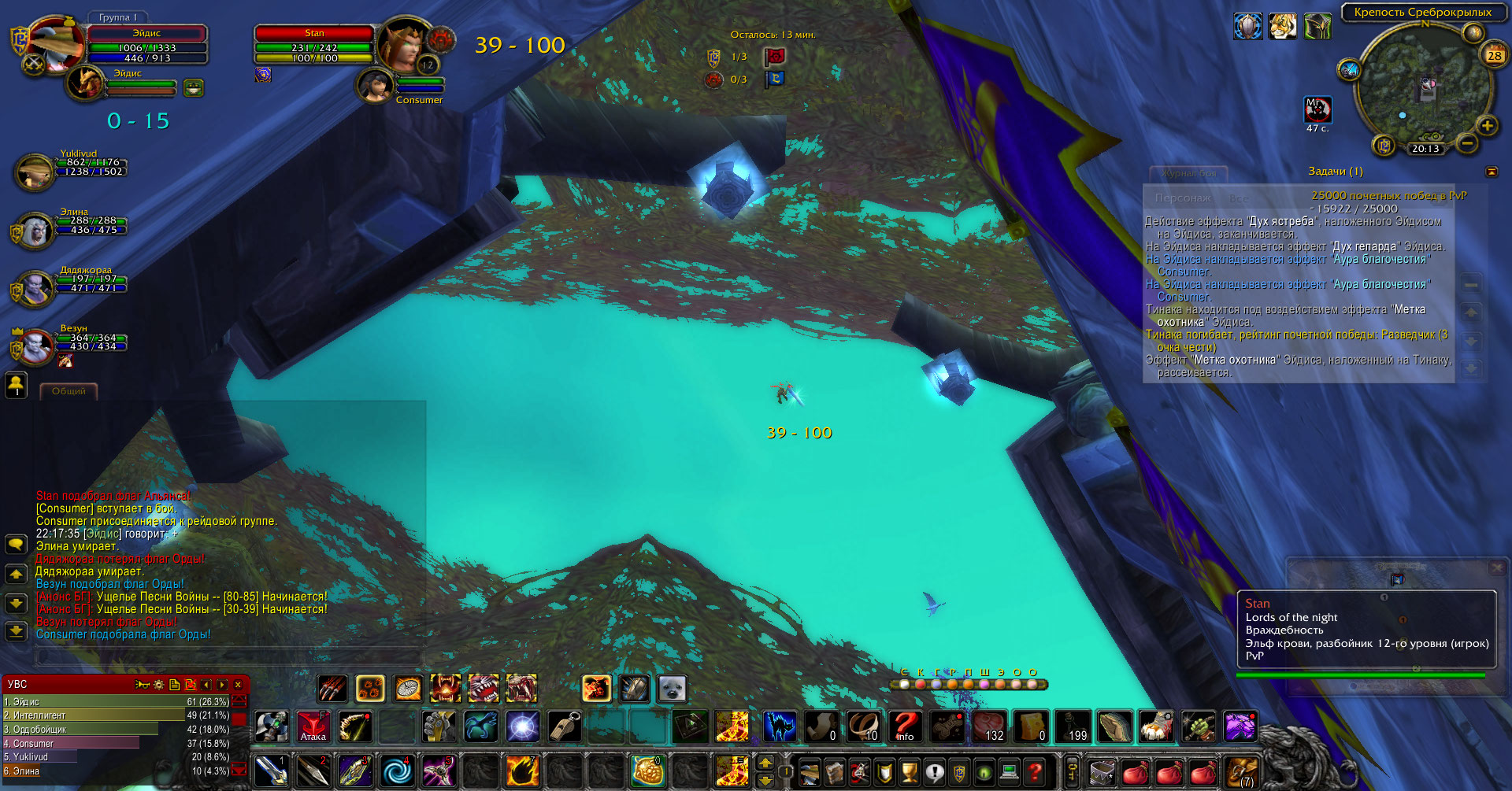Collapse the Задачи objectives tracker
The width and height of the screenshot is (1512, 791).
[x=1491, y=172]
